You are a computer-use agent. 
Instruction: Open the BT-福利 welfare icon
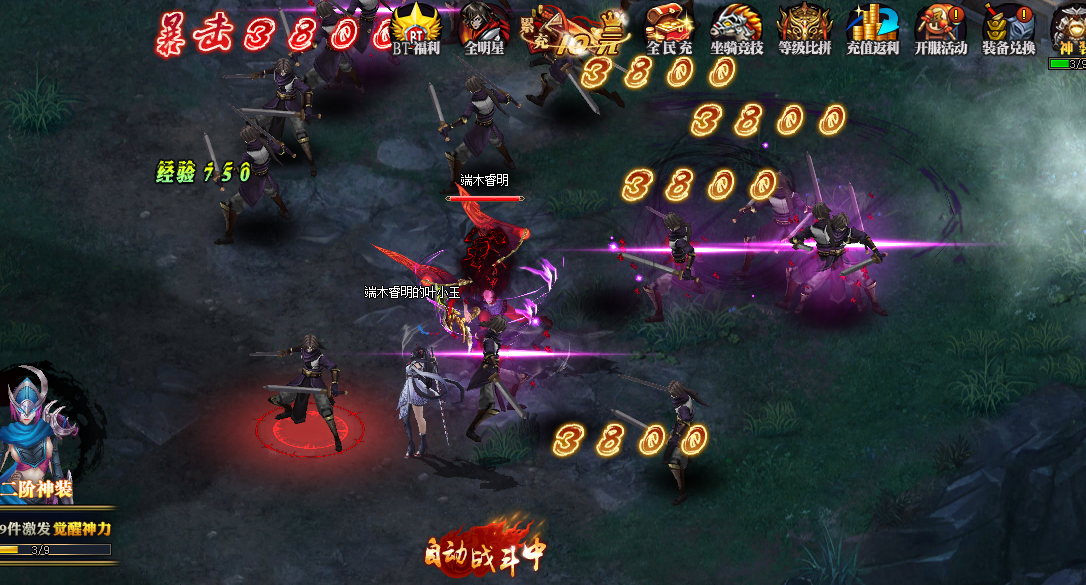416,27
